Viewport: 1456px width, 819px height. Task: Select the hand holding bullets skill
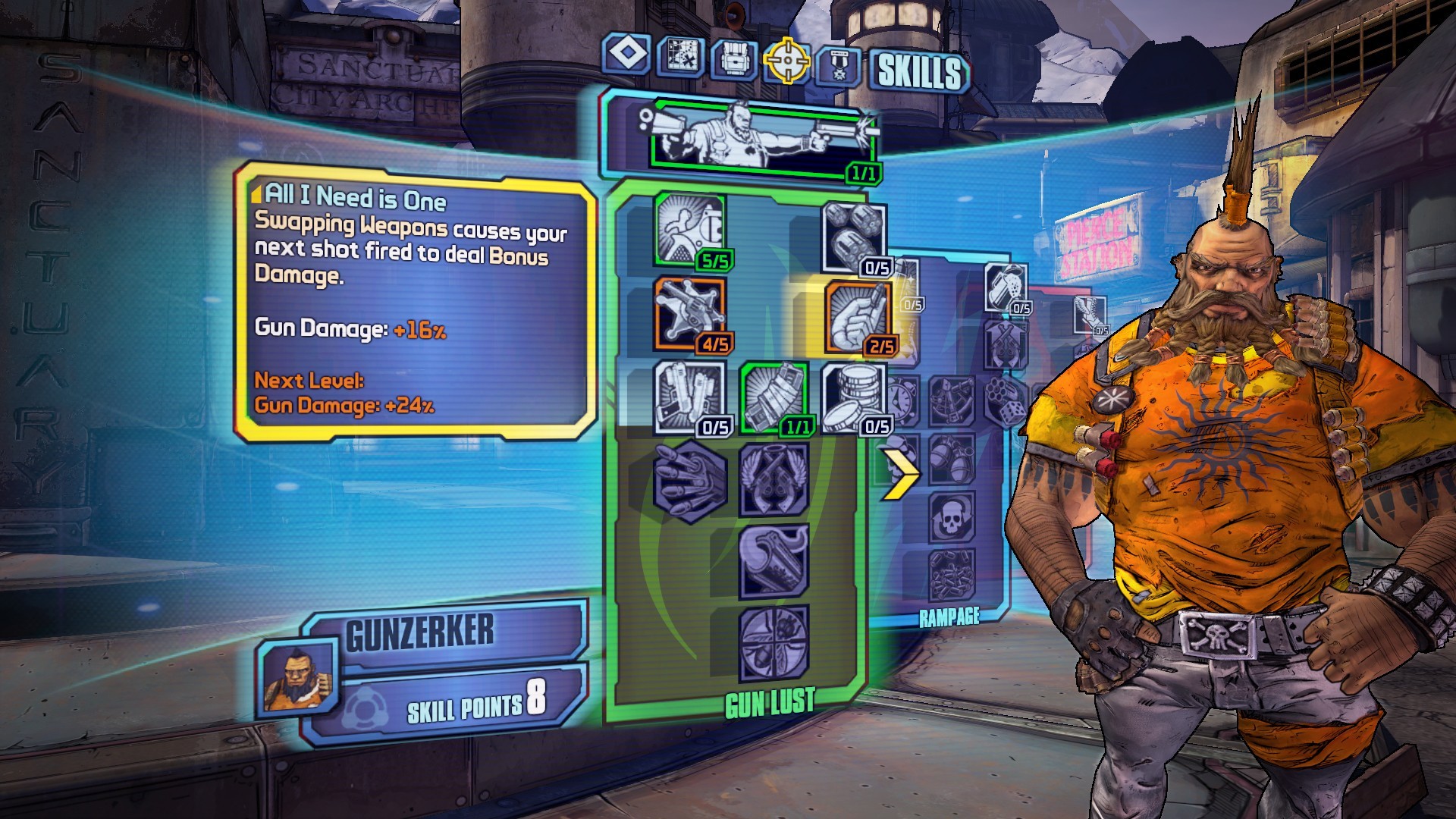point(689,480)
